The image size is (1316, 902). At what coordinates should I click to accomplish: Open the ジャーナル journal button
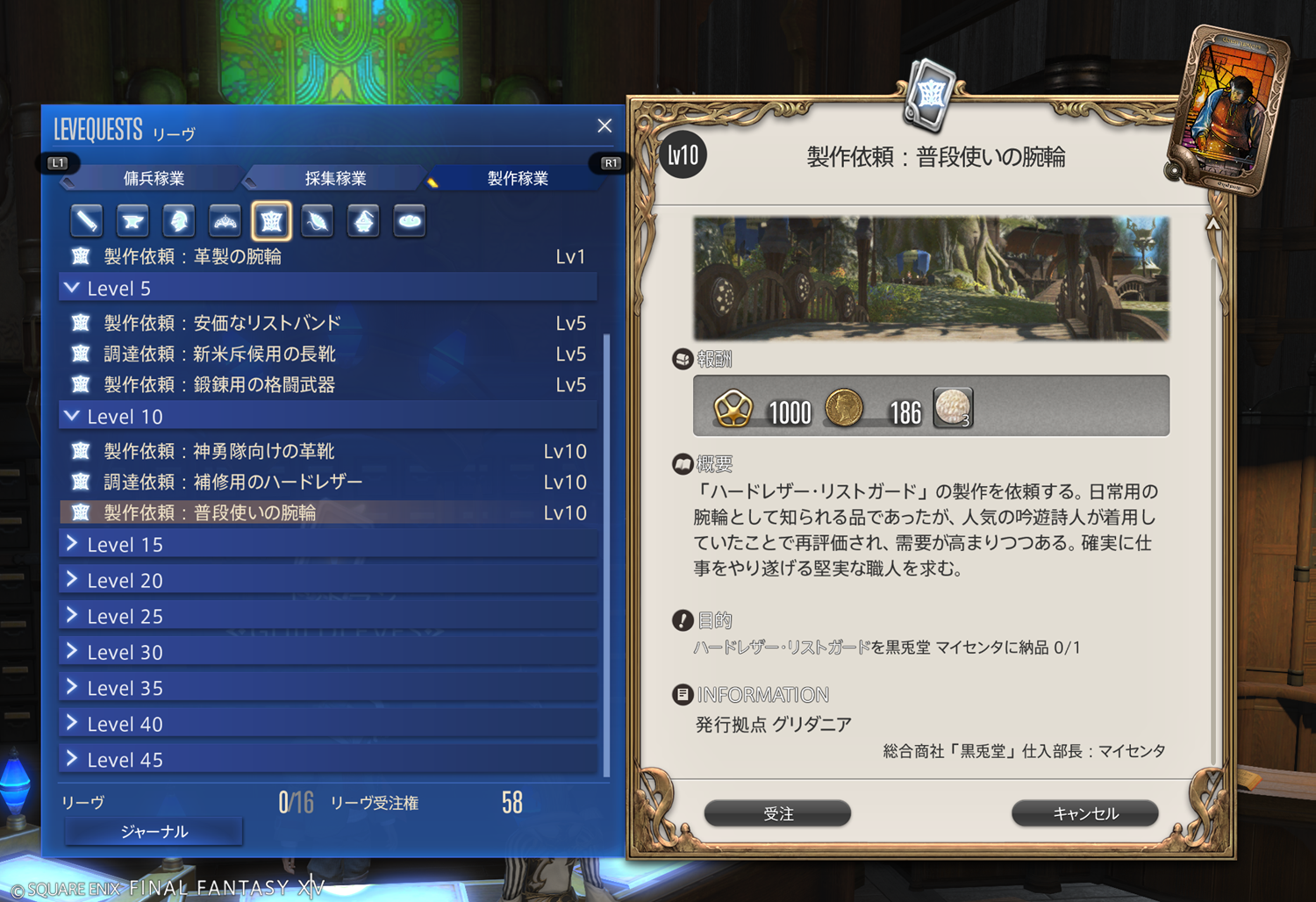tap(154, 831)
